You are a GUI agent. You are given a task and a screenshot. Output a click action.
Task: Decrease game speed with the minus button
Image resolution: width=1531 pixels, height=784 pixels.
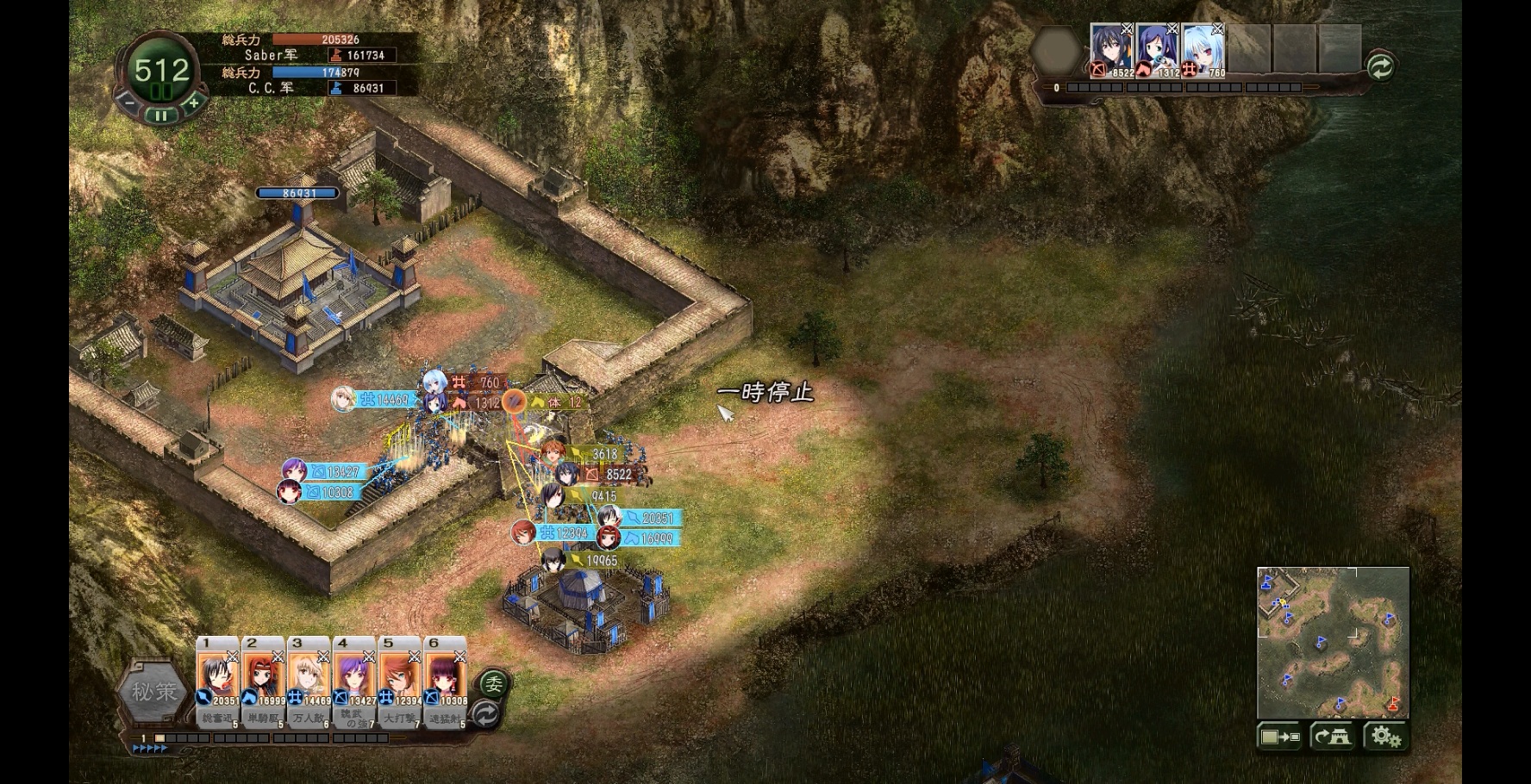[128, 103]
